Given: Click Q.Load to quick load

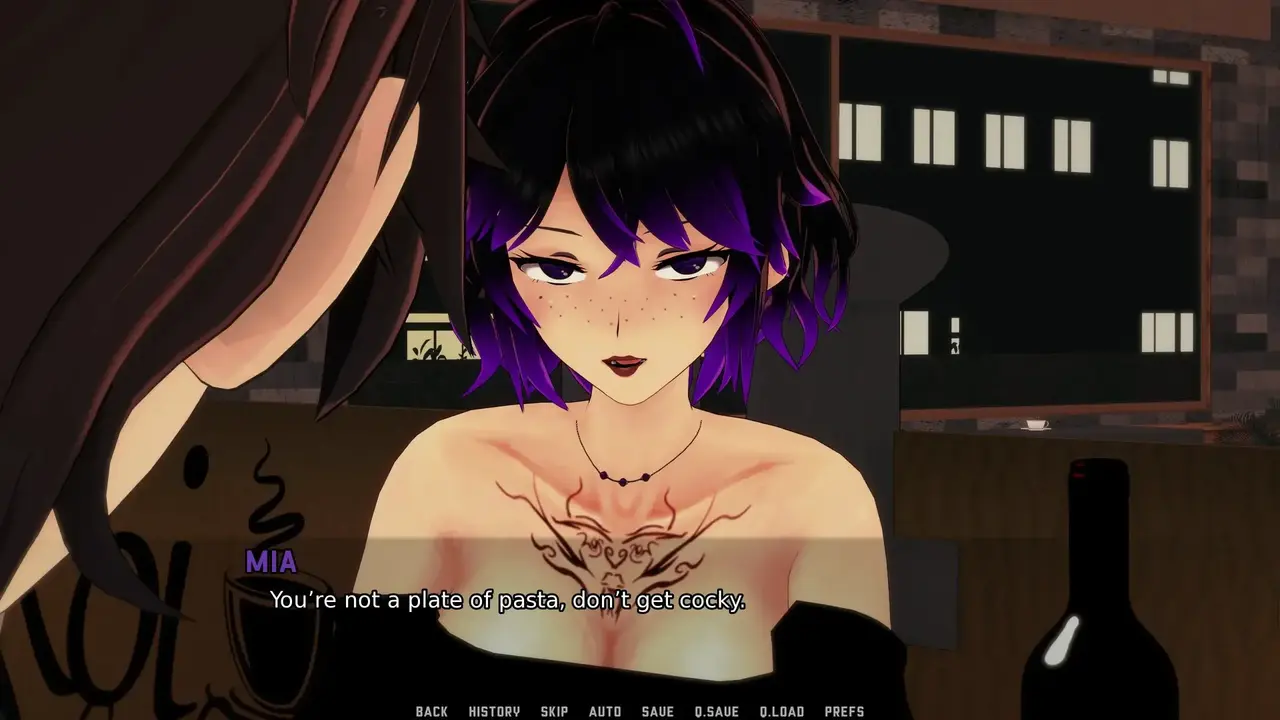Looking at the screenshot, I should coord(781,711).
